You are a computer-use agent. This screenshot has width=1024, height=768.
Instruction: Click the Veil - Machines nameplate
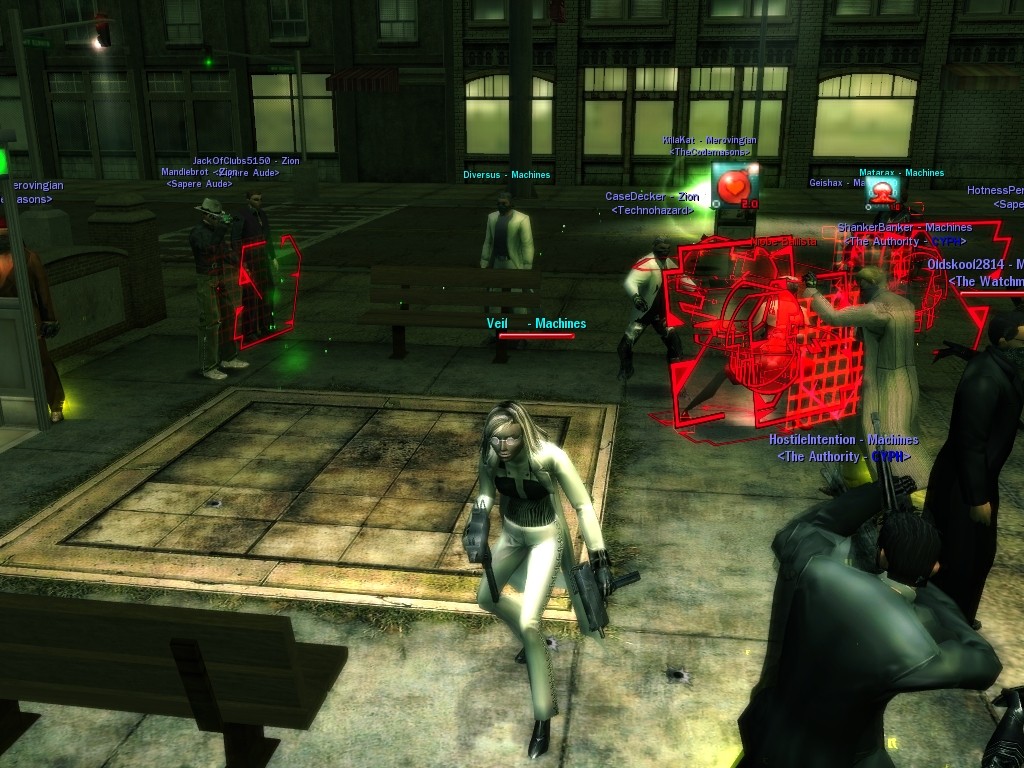[536, 324]
